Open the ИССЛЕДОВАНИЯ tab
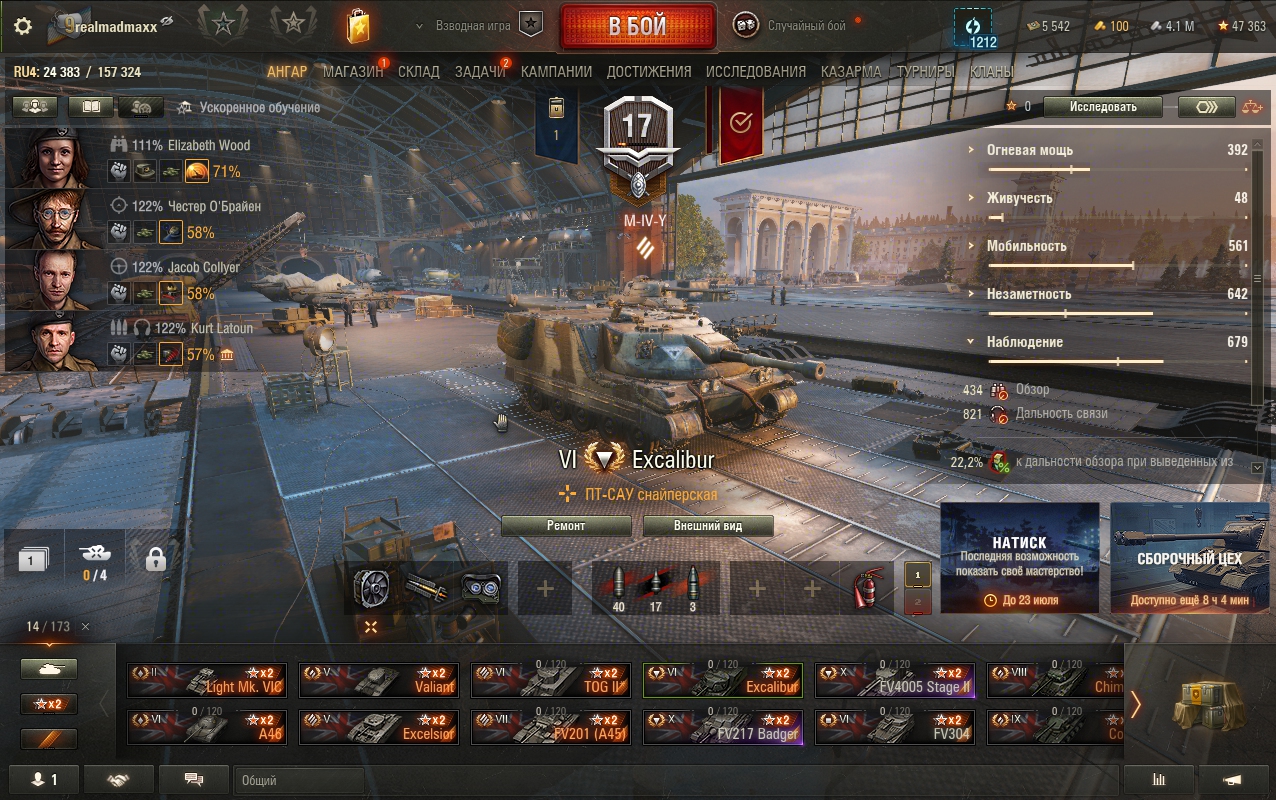Image resolution: width=1276 pixels, height=800 pixels. click(755, 72)
